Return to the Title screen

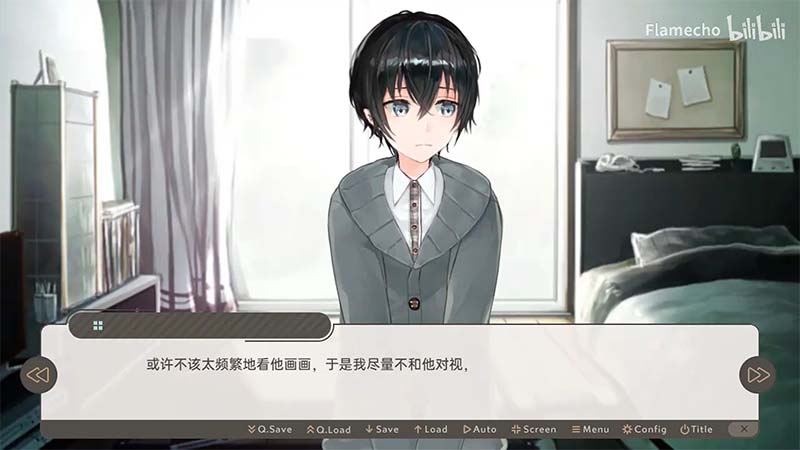pyautogui.click(x=697, y=429)
